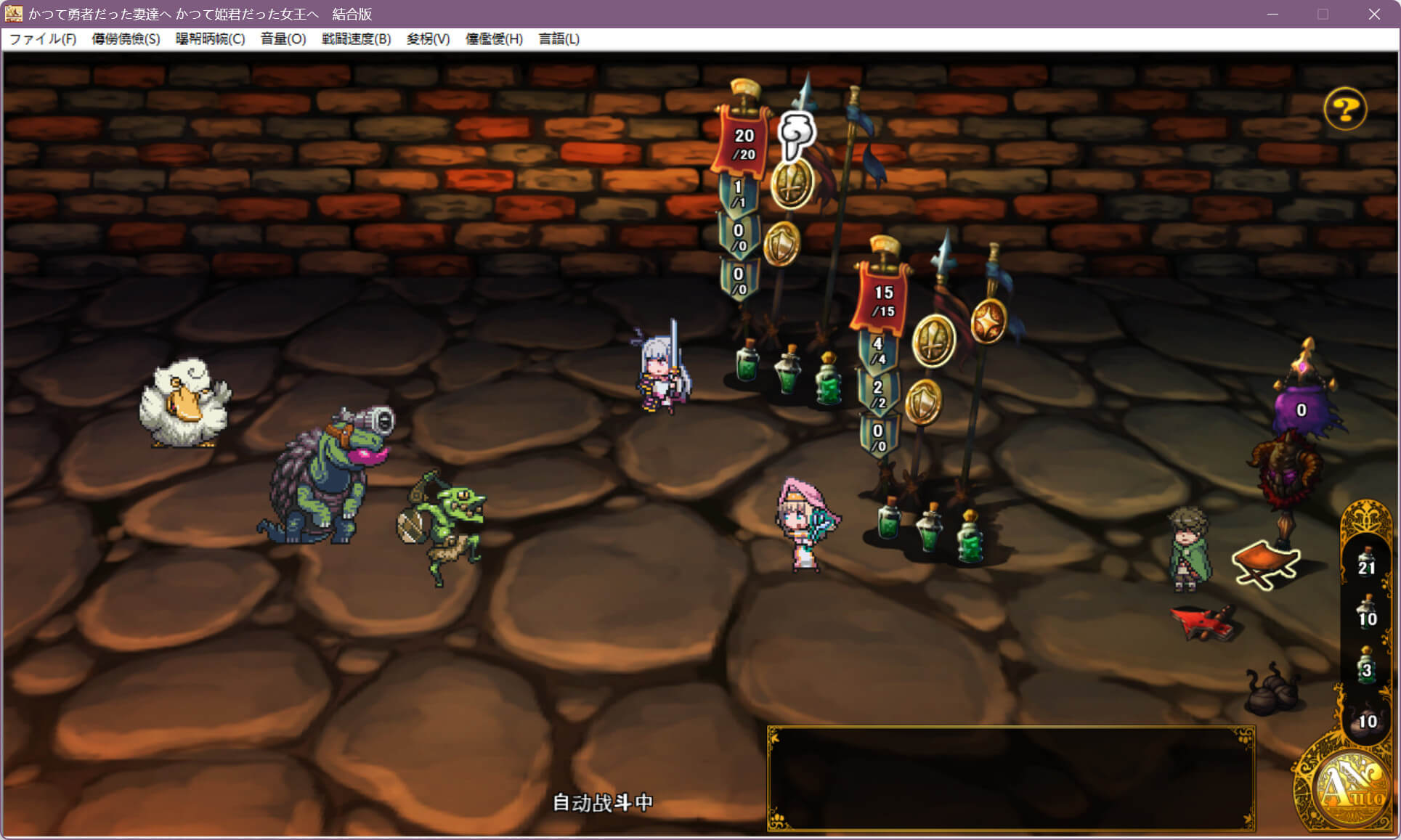Open the 言語(L) language menu
This screenshot has height=840, width=1401.
[559, 39]
